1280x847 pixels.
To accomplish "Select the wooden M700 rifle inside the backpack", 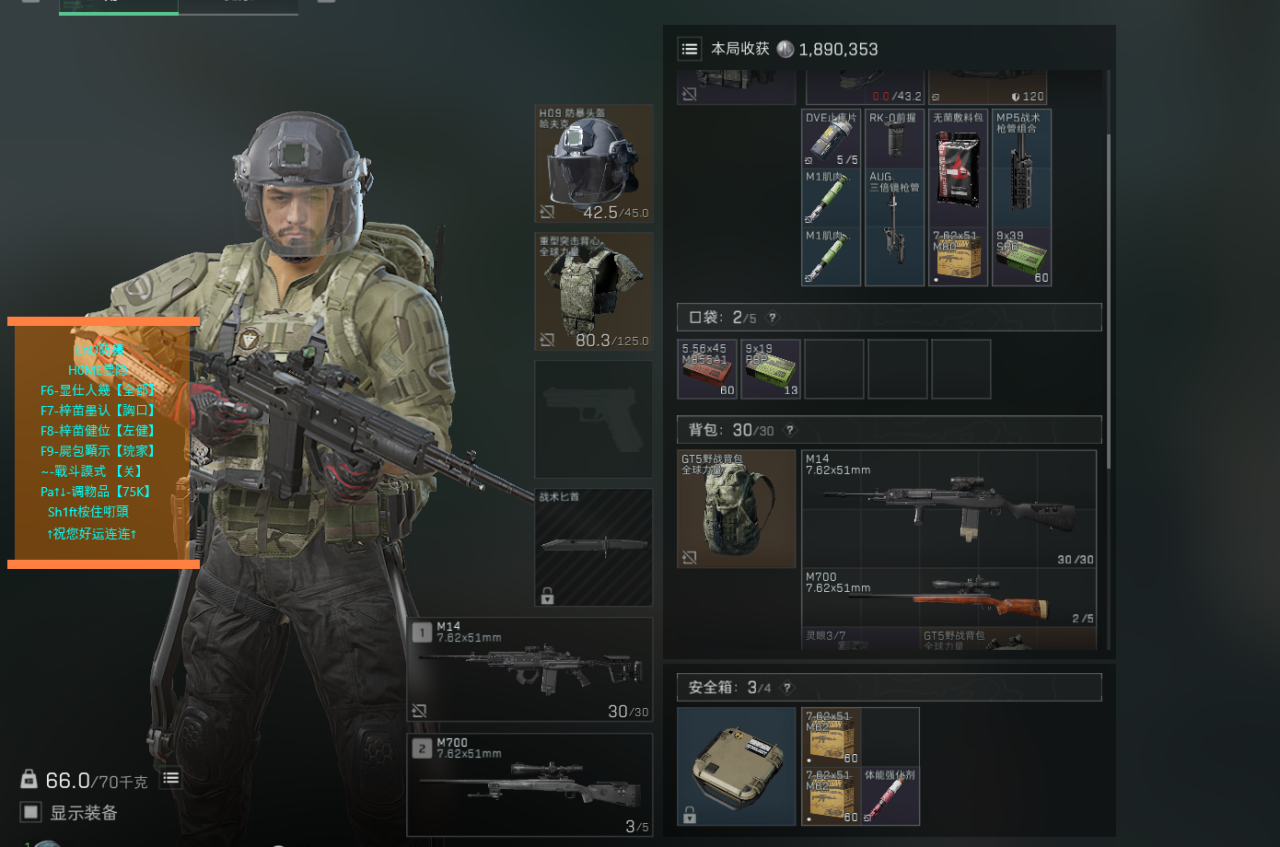I will (948, 598).
